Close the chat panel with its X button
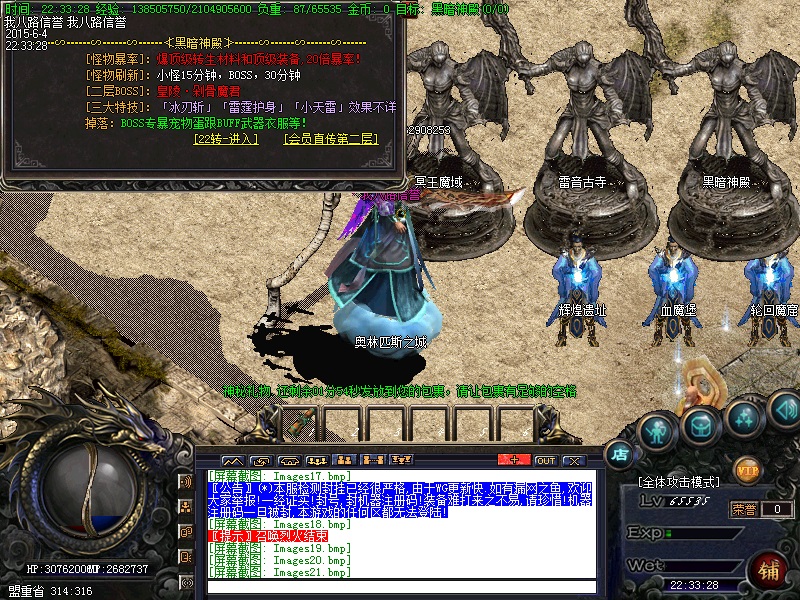 point(573,460)
